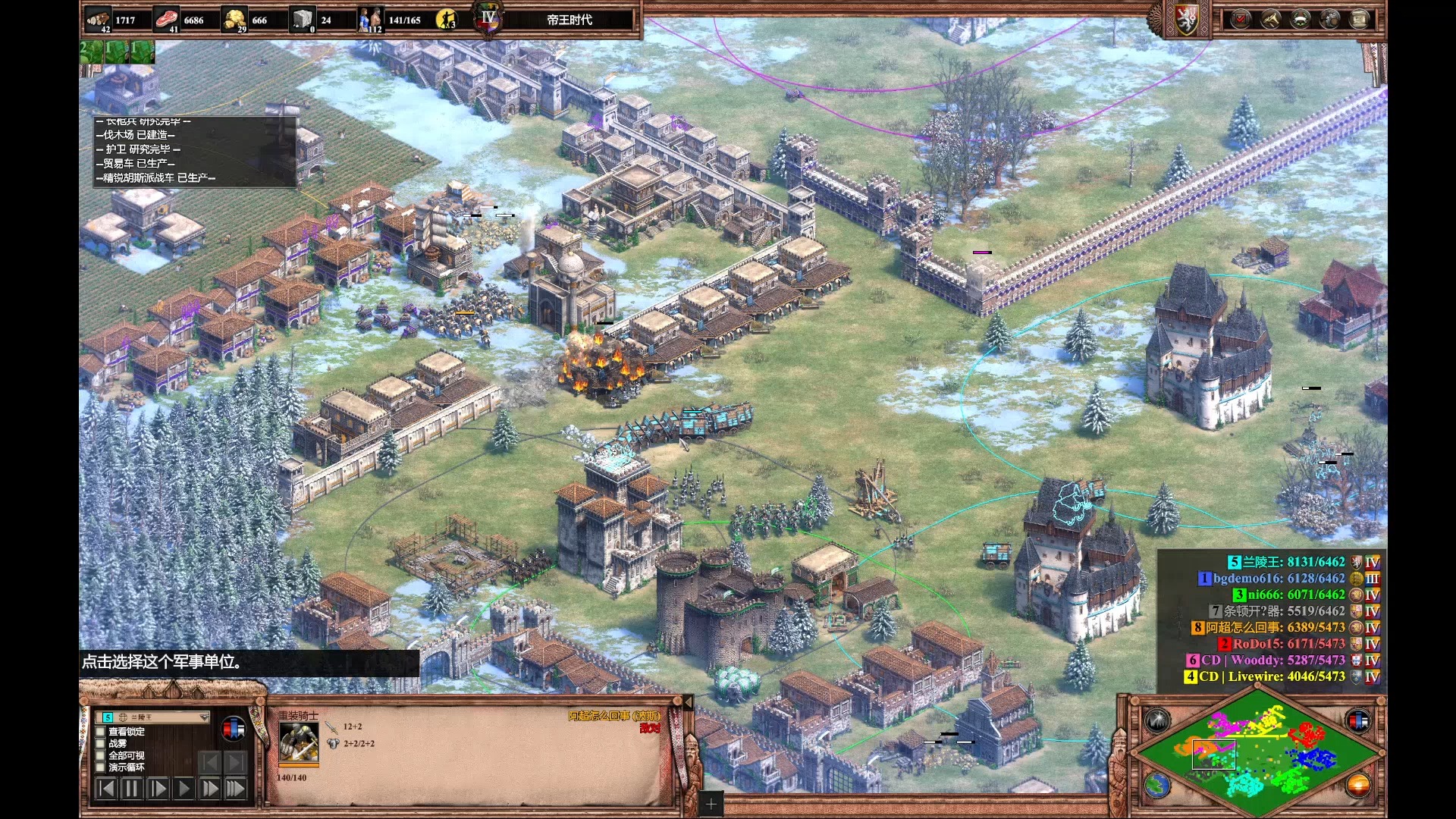Open objectives with the red checkmark icon

(1241, 19)
